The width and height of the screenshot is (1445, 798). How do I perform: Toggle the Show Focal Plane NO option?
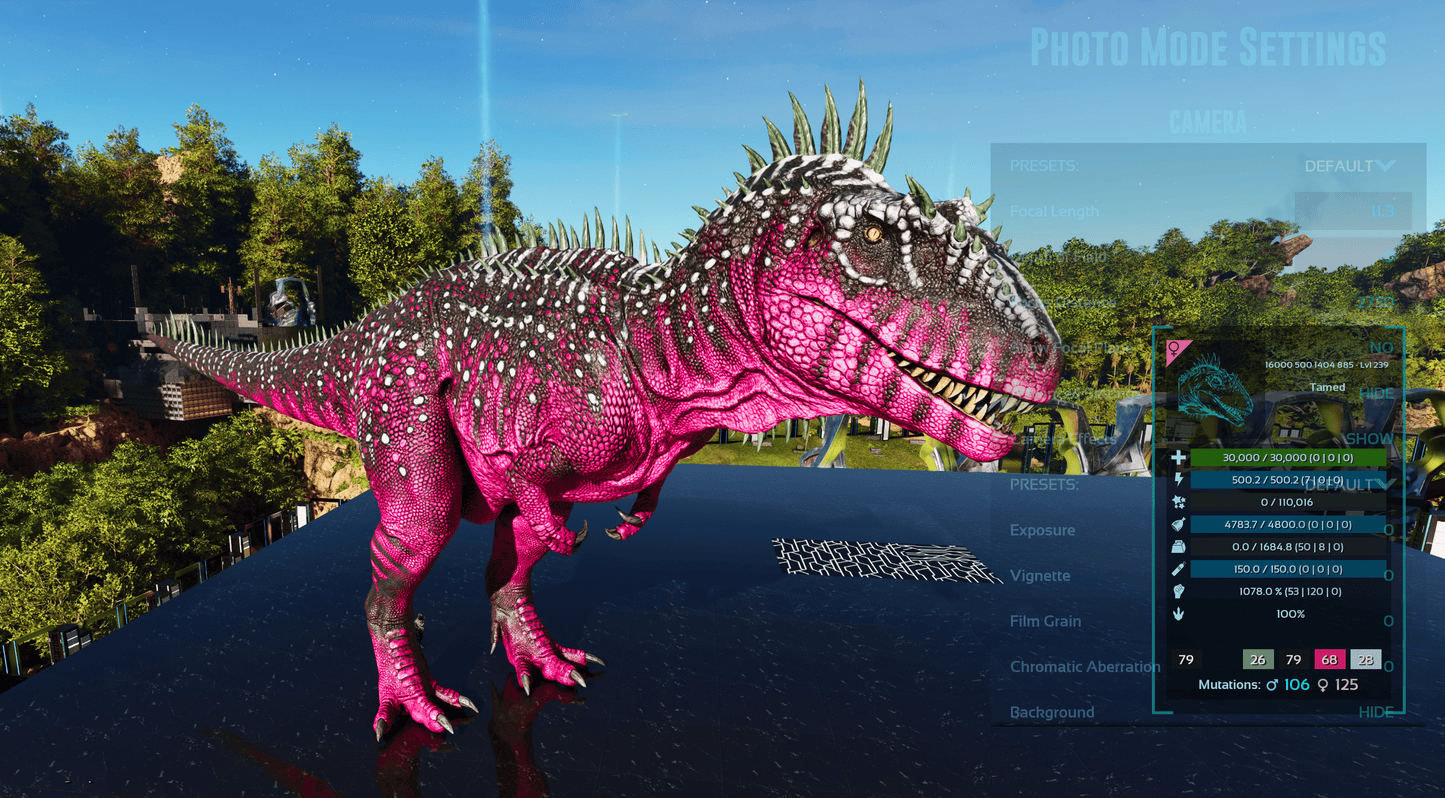click(1381, 348)
